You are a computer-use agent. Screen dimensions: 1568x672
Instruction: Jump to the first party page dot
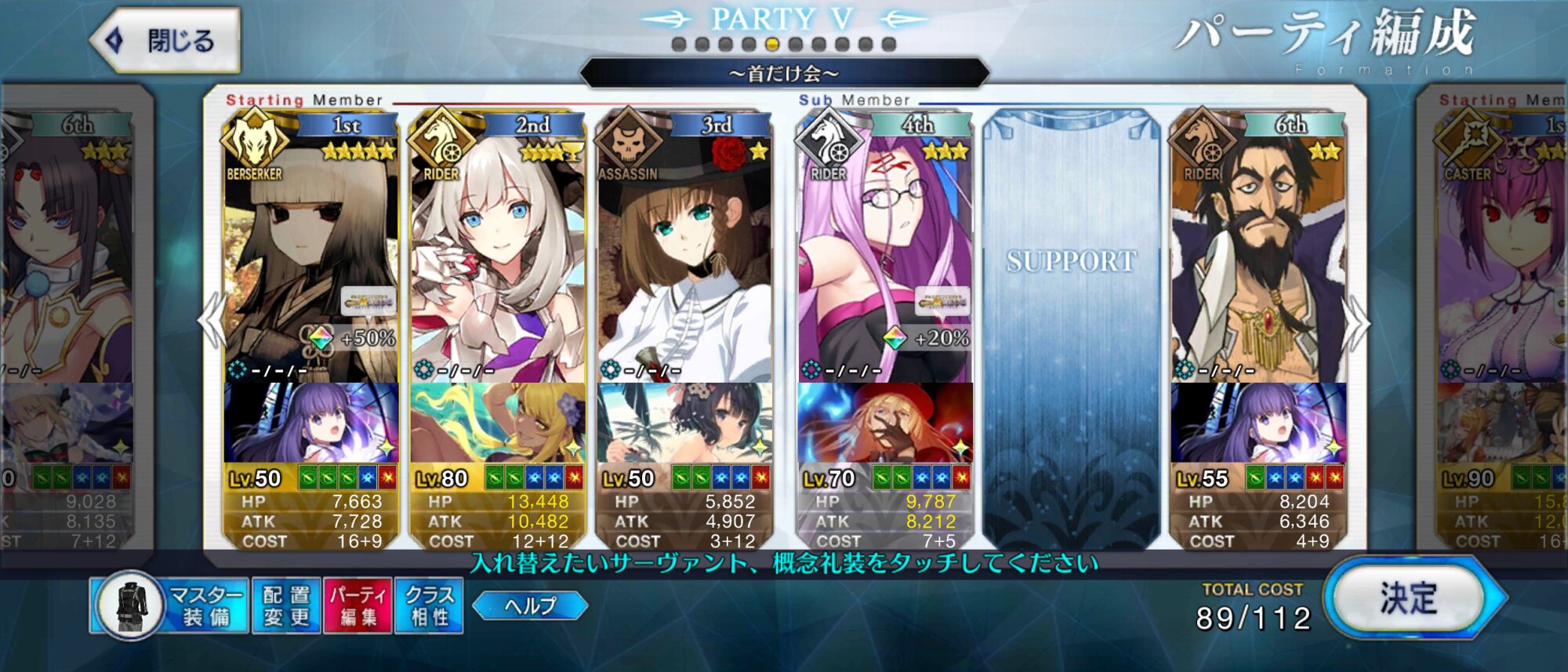679,45
